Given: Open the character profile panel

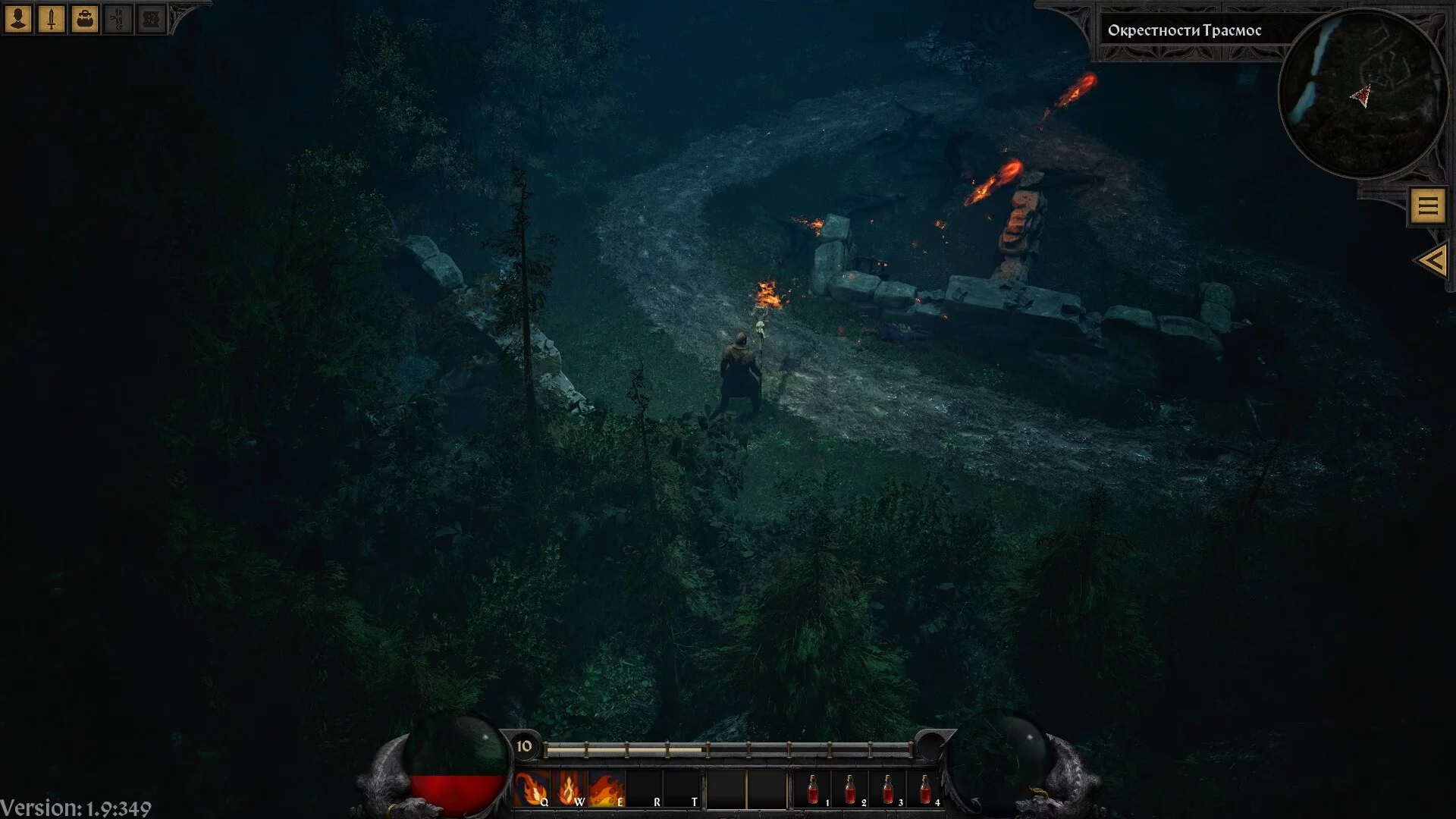Looking at the screenshot, I should coord(18,19).
